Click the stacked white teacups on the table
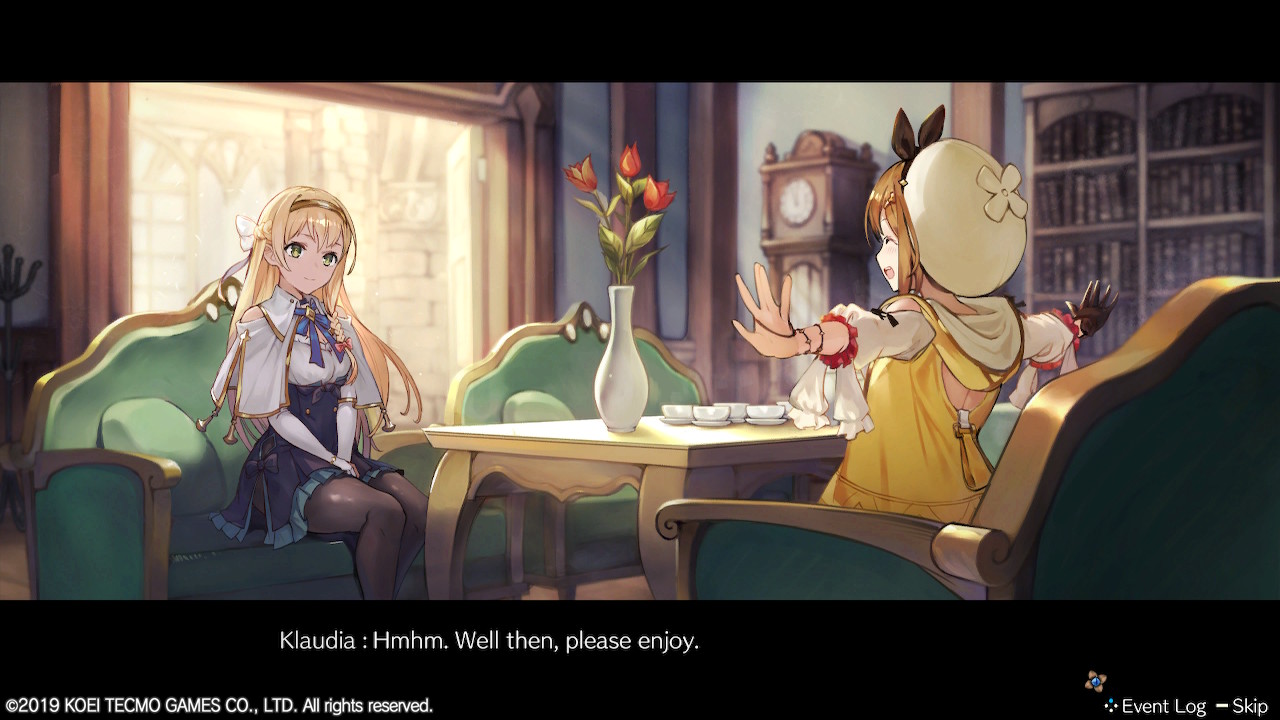 722,413
